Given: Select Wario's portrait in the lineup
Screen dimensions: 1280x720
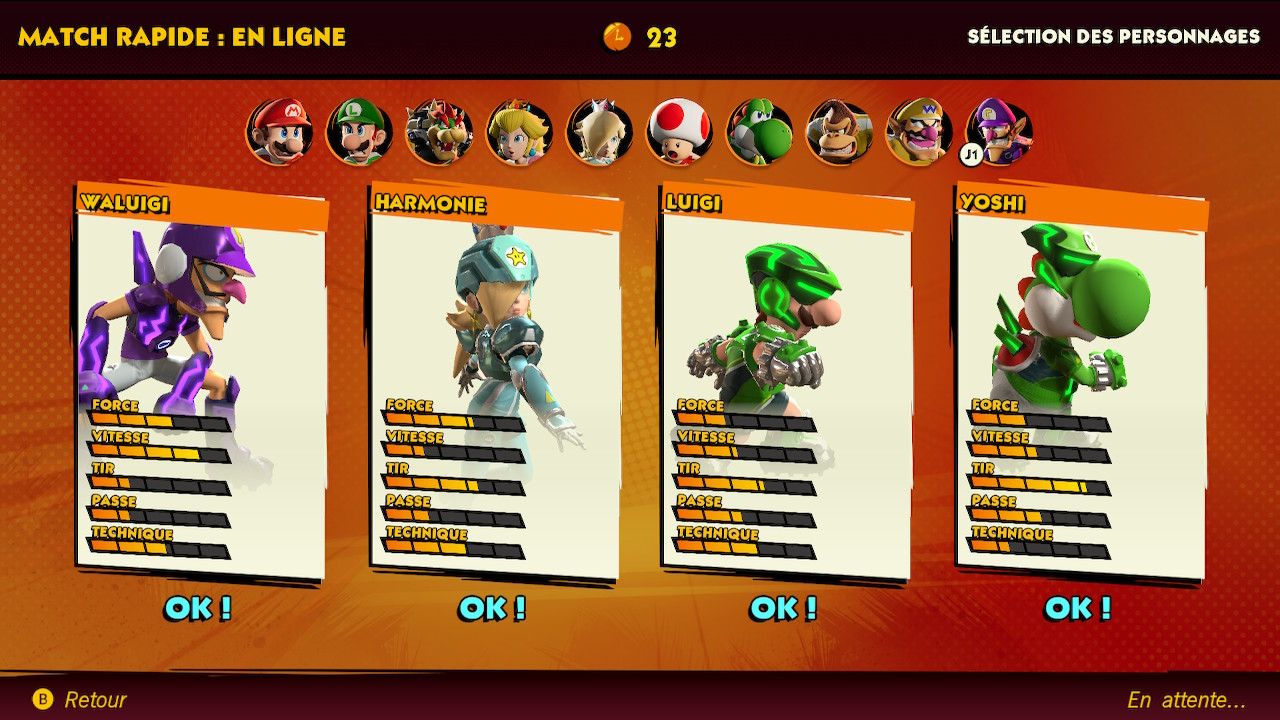Looking at the screenshot, I should [x=919, y=133].
